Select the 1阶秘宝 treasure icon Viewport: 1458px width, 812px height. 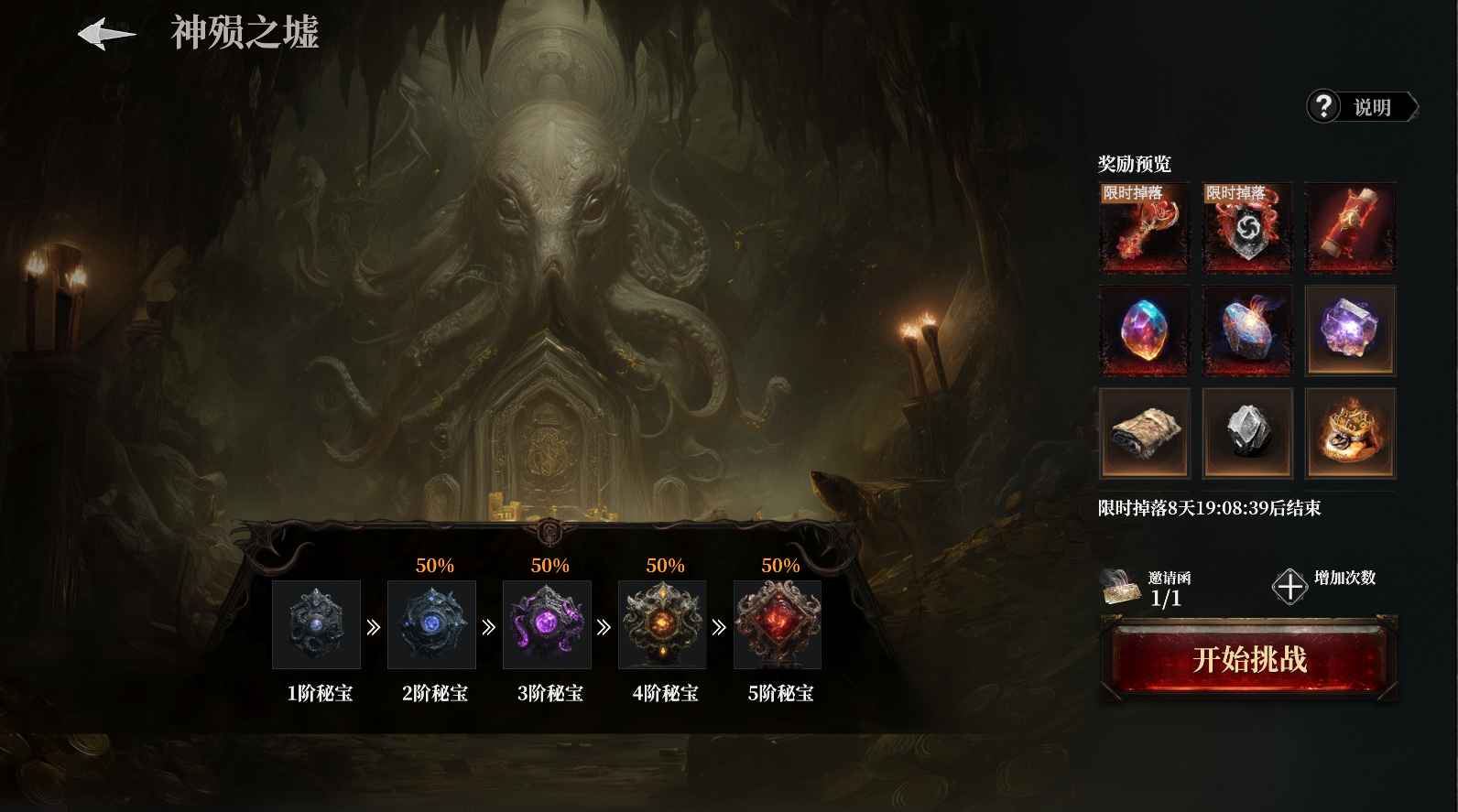pos(316,624)
